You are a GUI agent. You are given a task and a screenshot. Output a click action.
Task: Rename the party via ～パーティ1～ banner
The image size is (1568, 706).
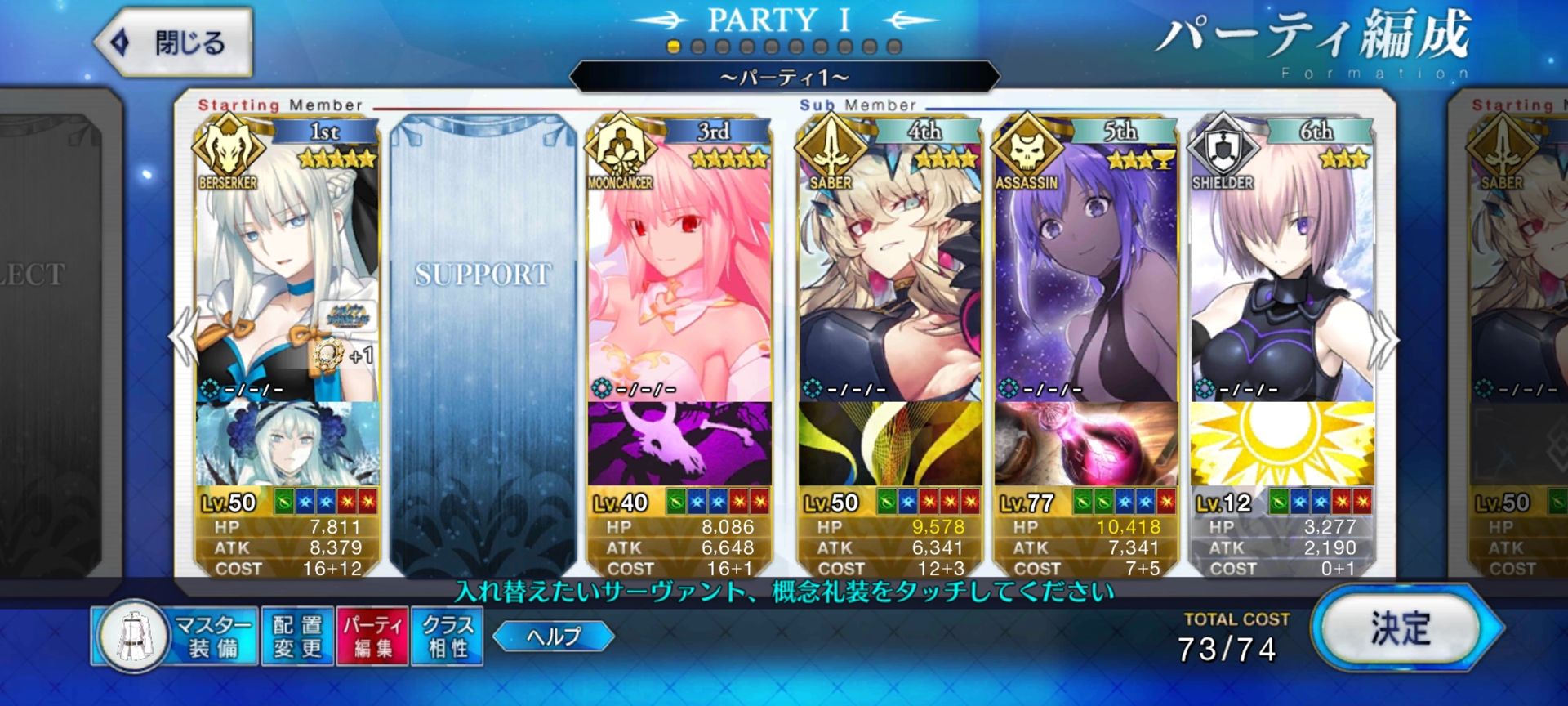click(x=784, y=78)
